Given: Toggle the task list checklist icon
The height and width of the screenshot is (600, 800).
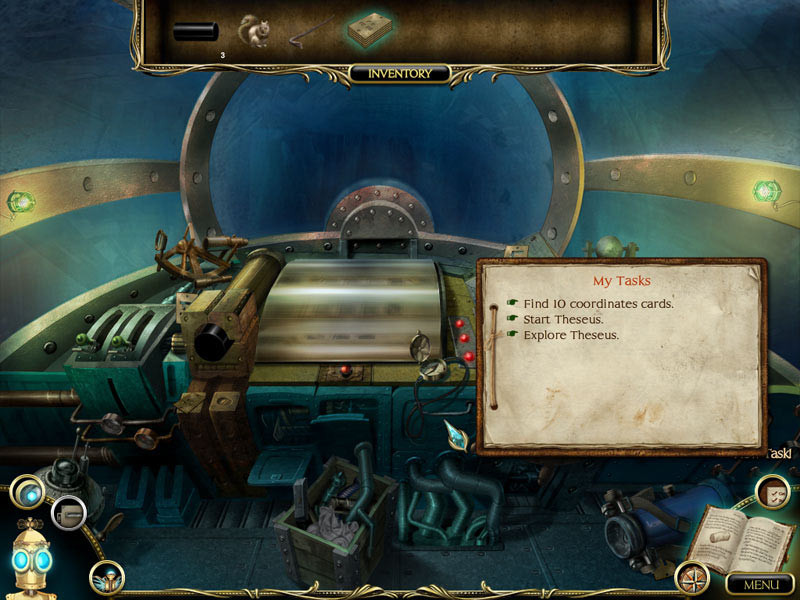Looking at the screenshot, I should pyautogui.click(x=770, y=491).
